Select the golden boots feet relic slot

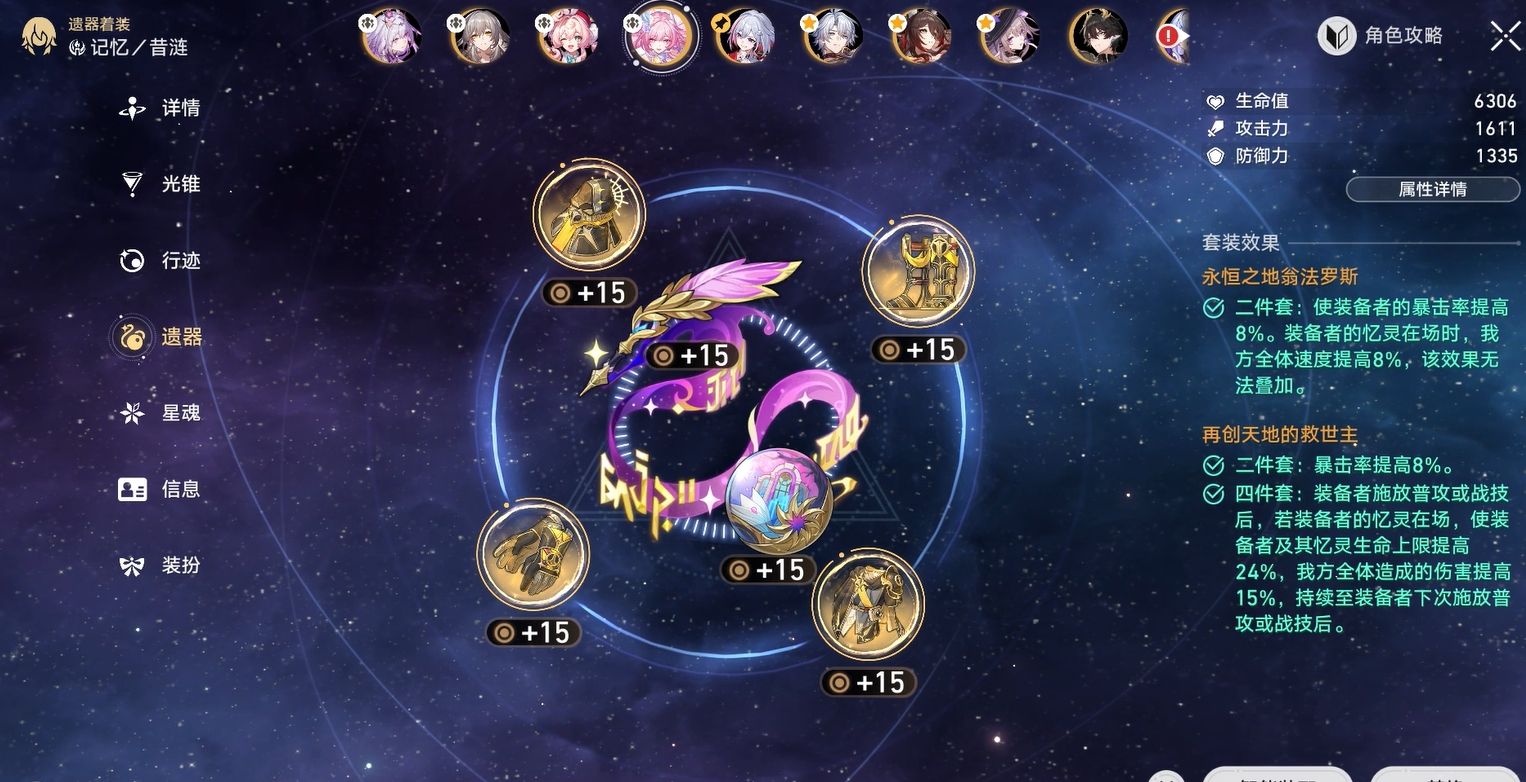click(x=918, y=273)
